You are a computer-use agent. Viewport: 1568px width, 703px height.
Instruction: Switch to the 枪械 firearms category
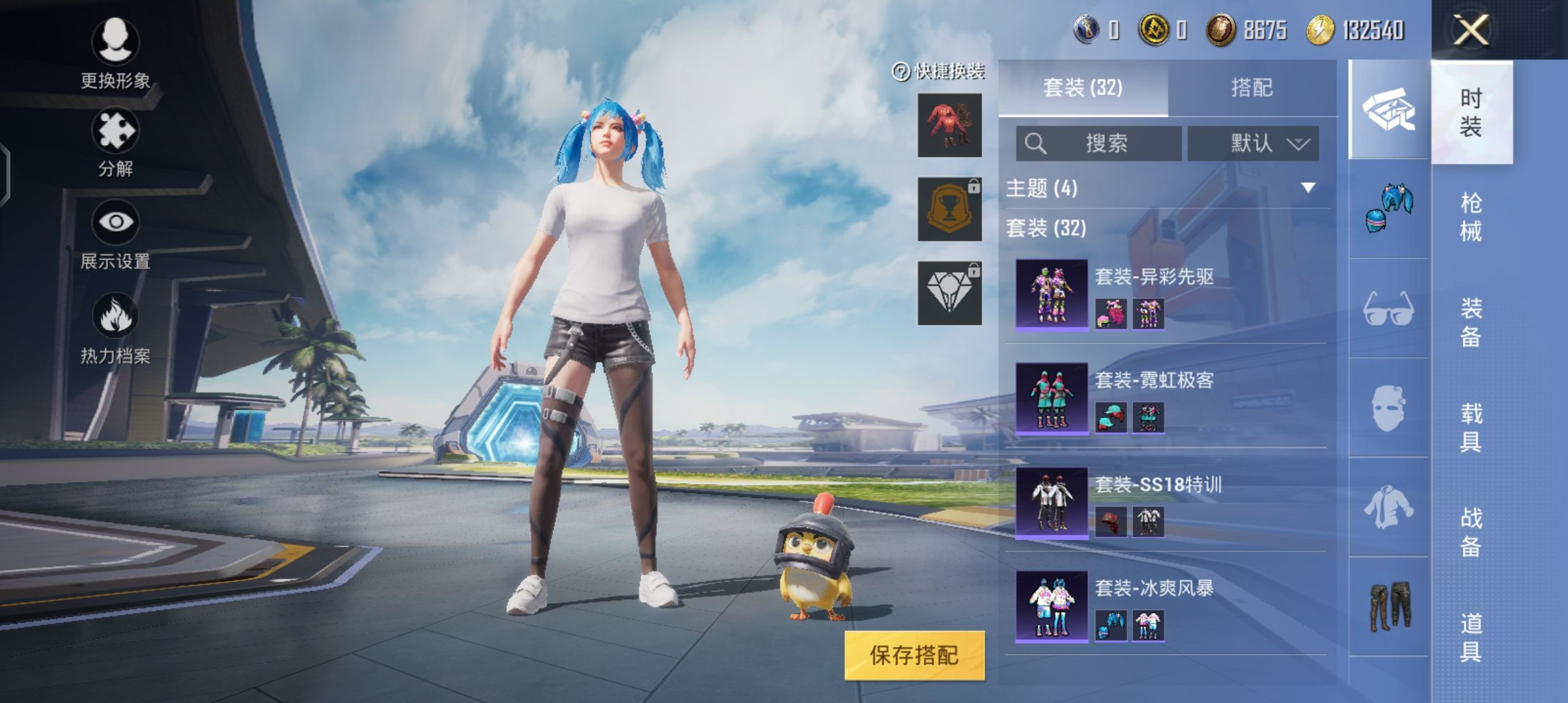[x=1471, y=217]
